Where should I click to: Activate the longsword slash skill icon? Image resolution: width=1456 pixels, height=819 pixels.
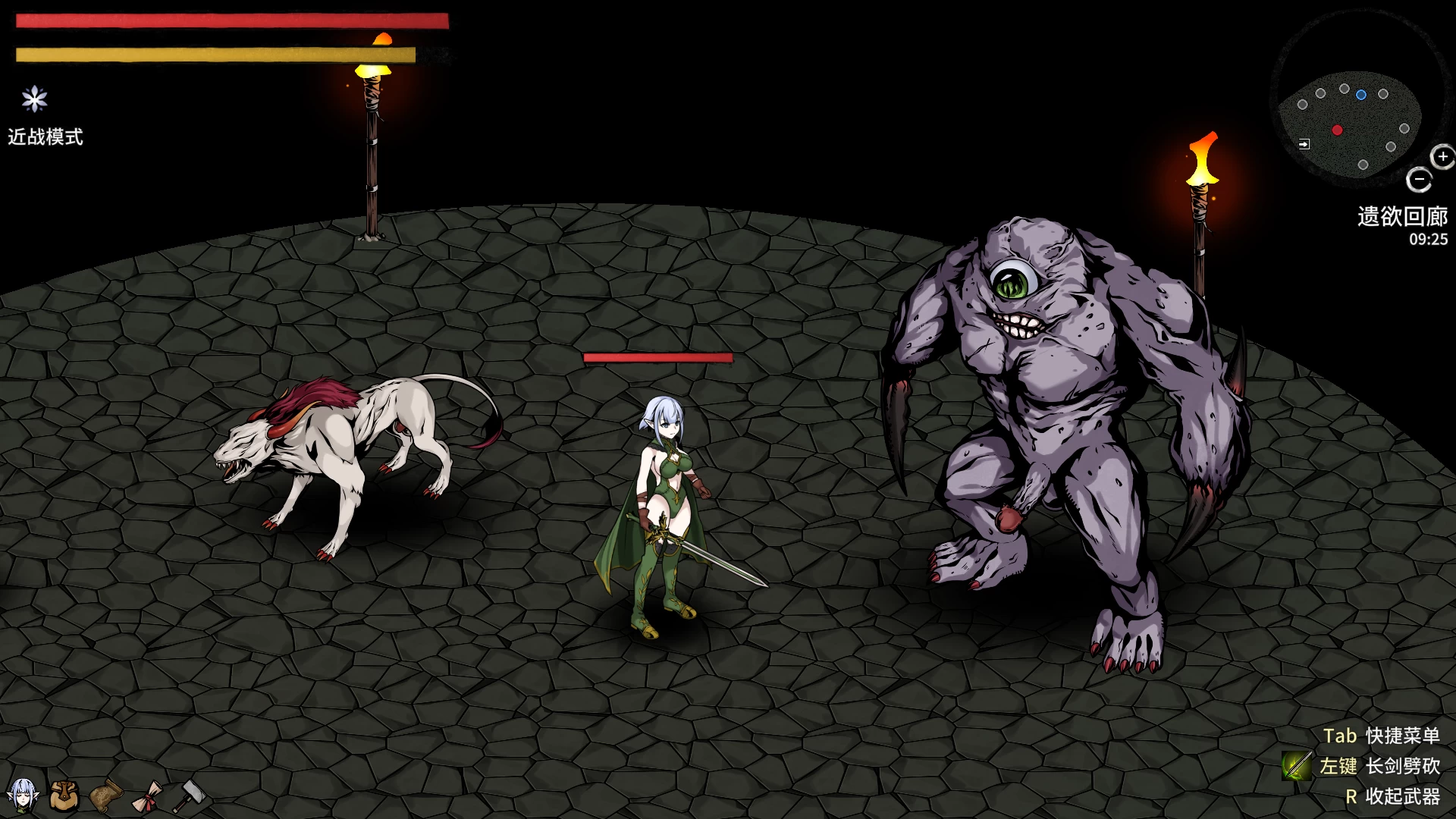tap(1297, 766)
